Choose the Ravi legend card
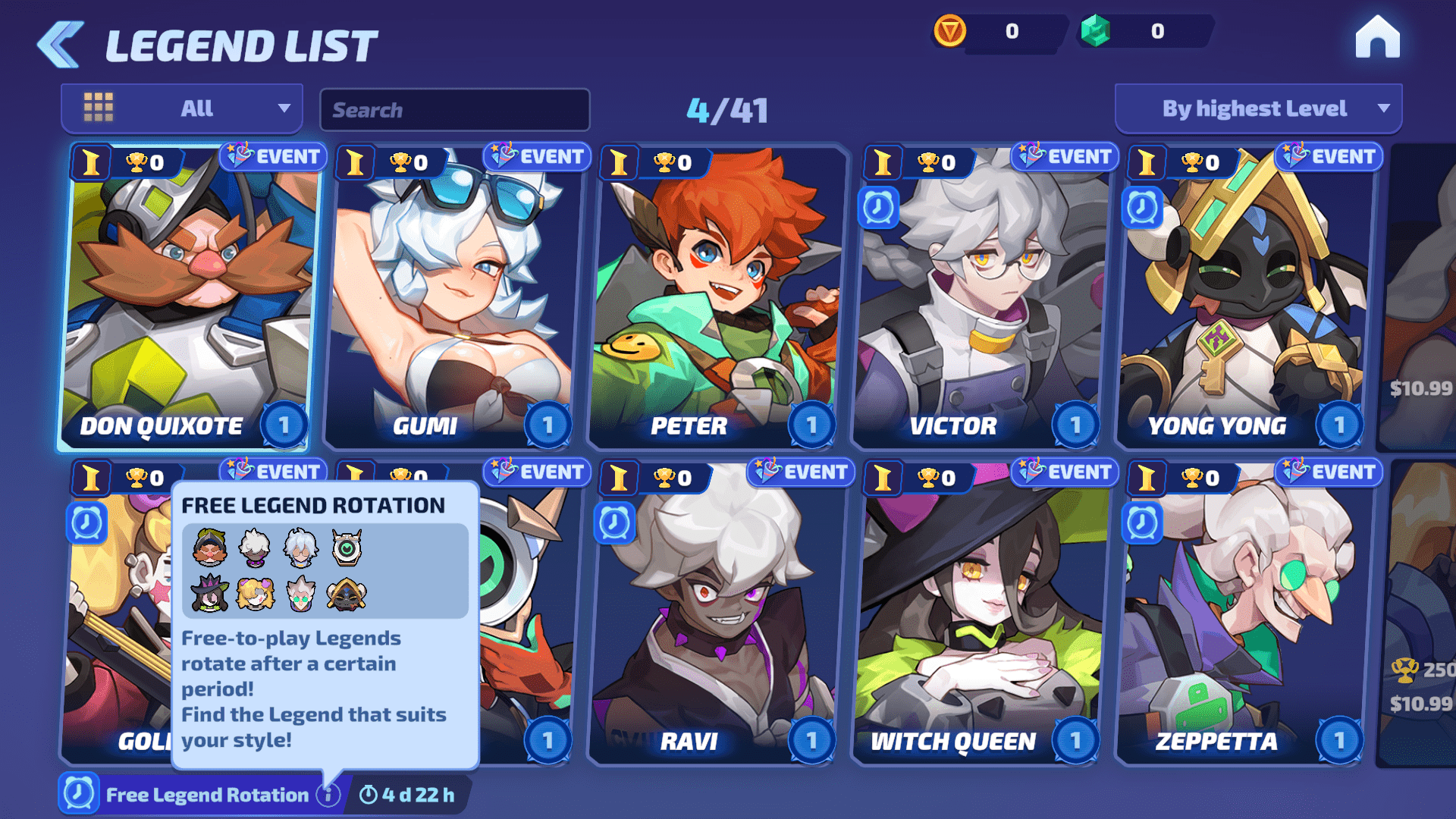1456x819 pixels. [716, 614]
